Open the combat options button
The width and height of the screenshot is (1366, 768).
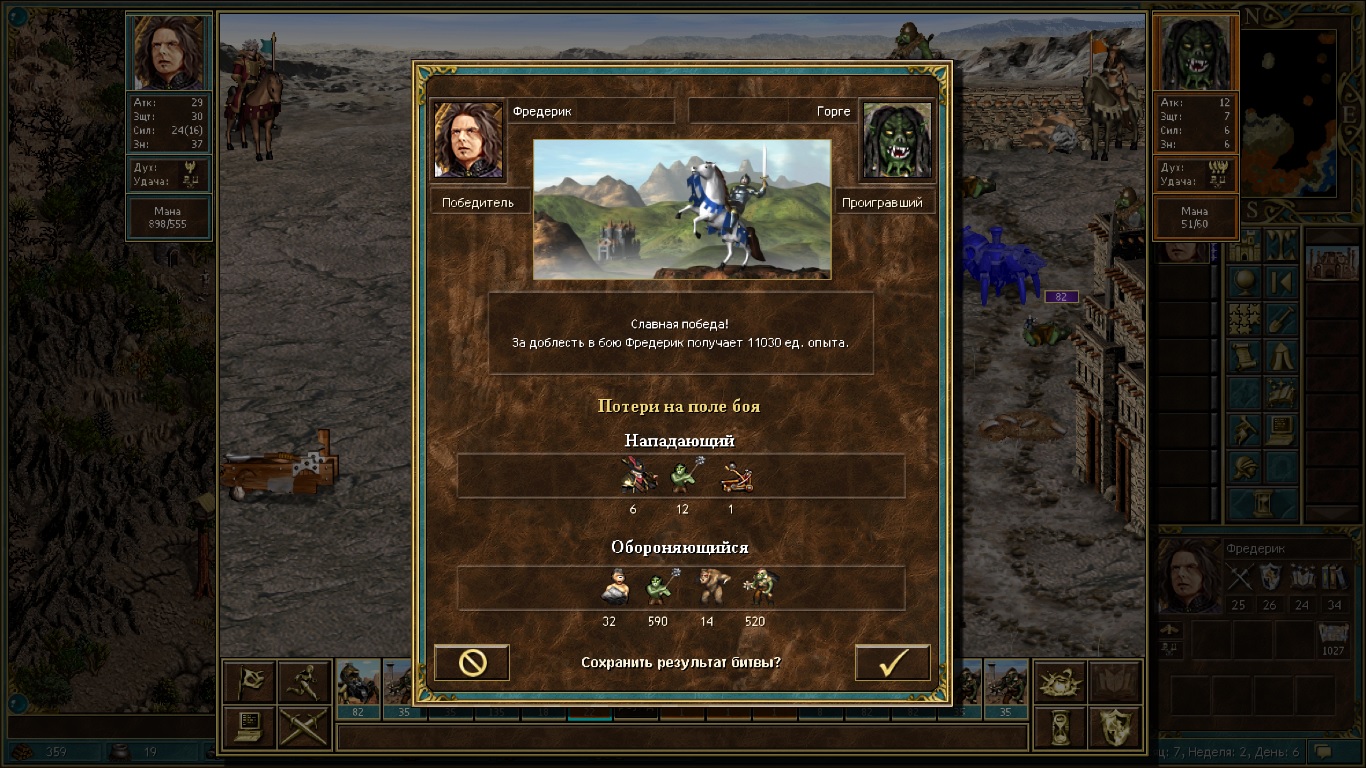tap(249, 727)
